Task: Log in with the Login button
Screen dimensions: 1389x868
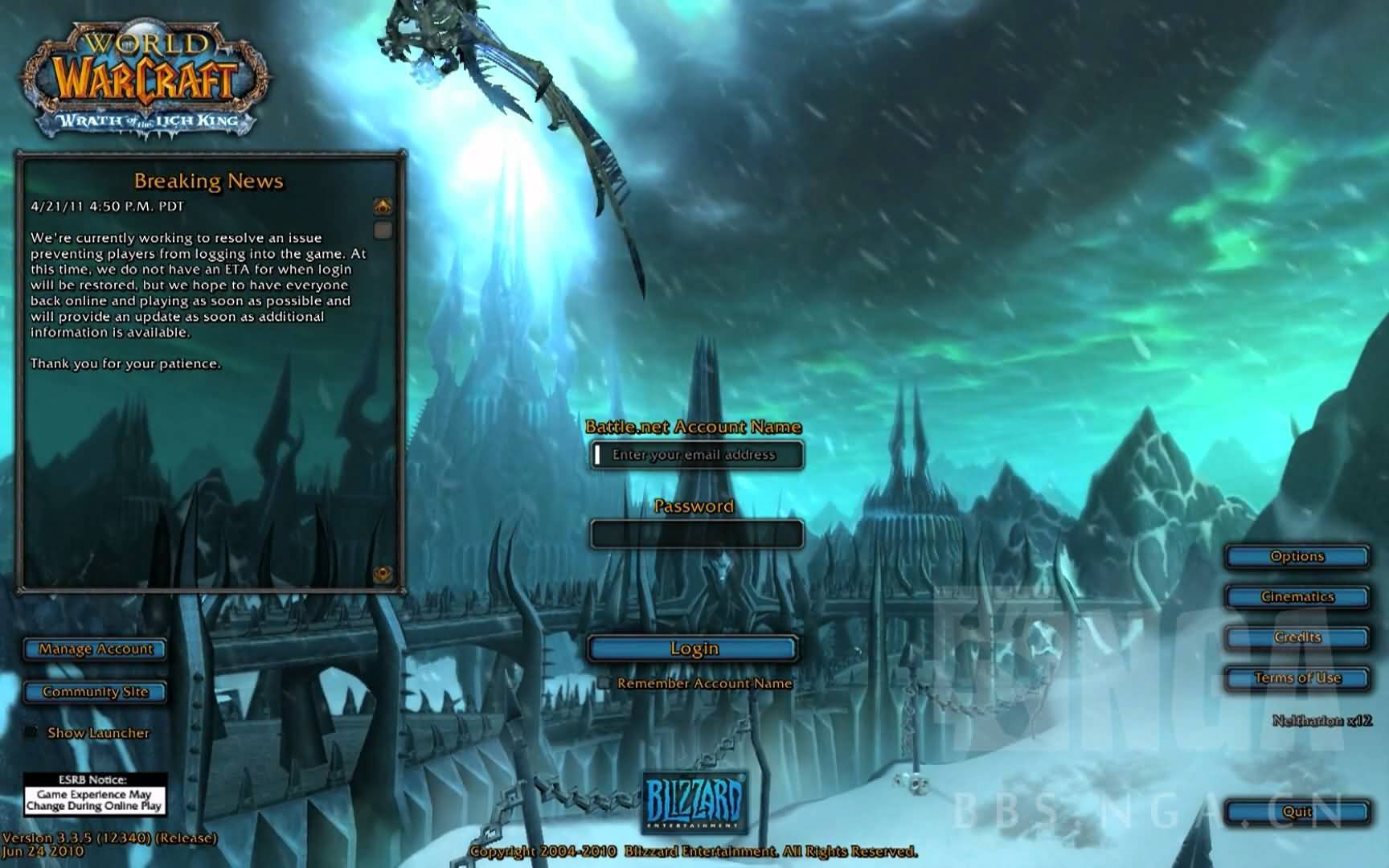Action: point(693,649)
